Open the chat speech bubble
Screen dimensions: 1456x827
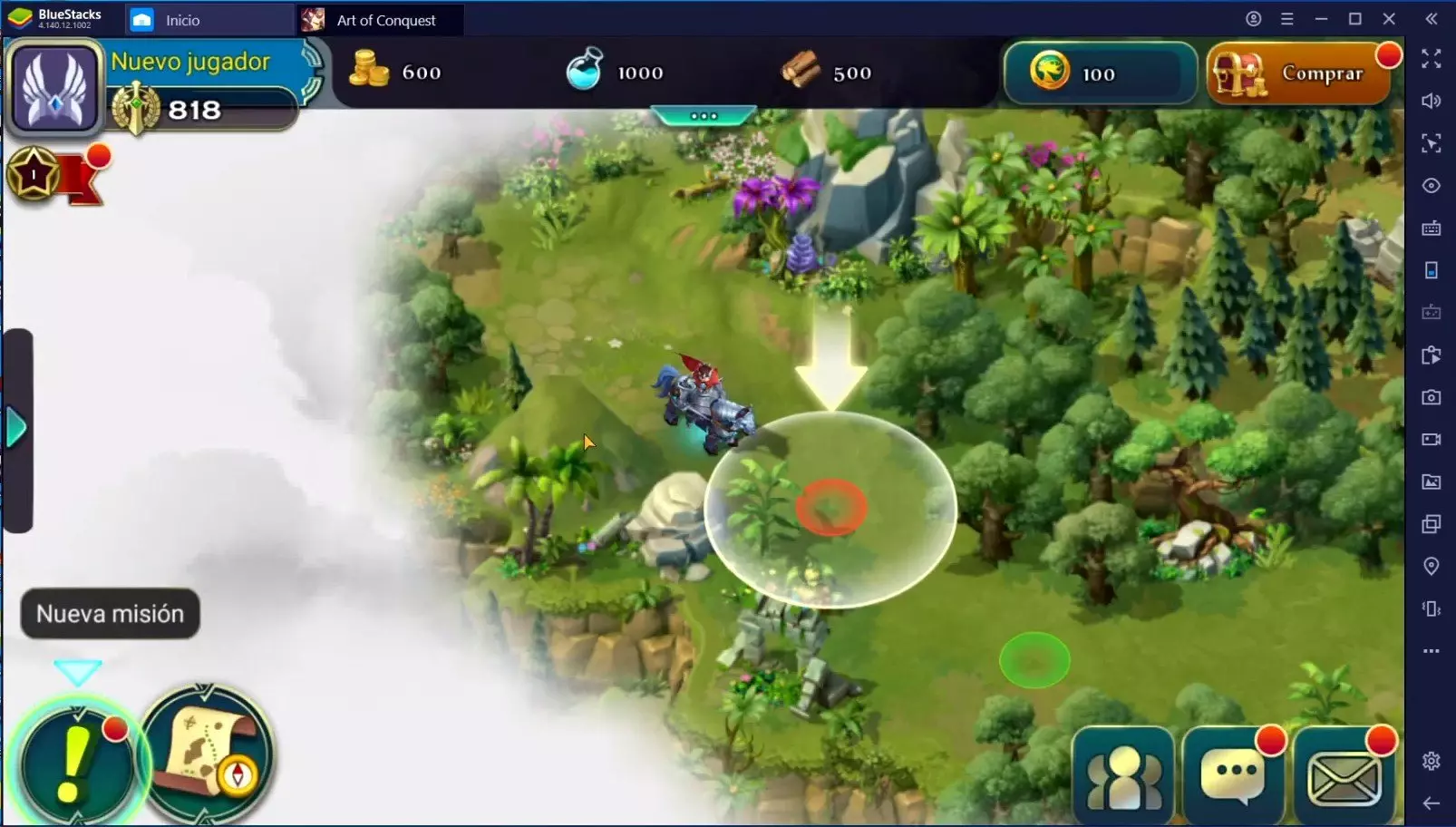click(x=1234, y=776)
